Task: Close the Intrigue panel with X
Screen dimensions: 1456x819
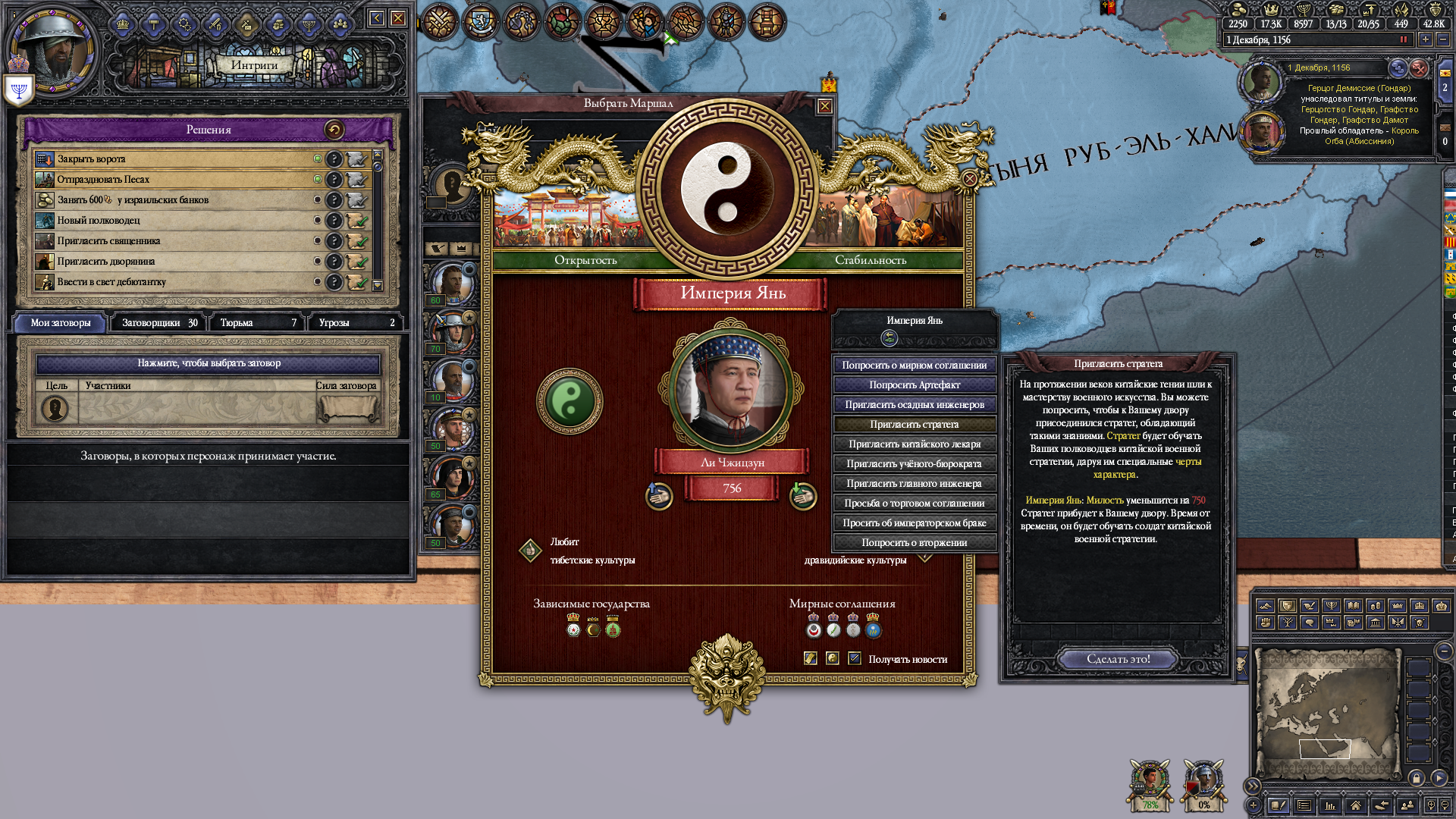Action: (x=398, y=18)
